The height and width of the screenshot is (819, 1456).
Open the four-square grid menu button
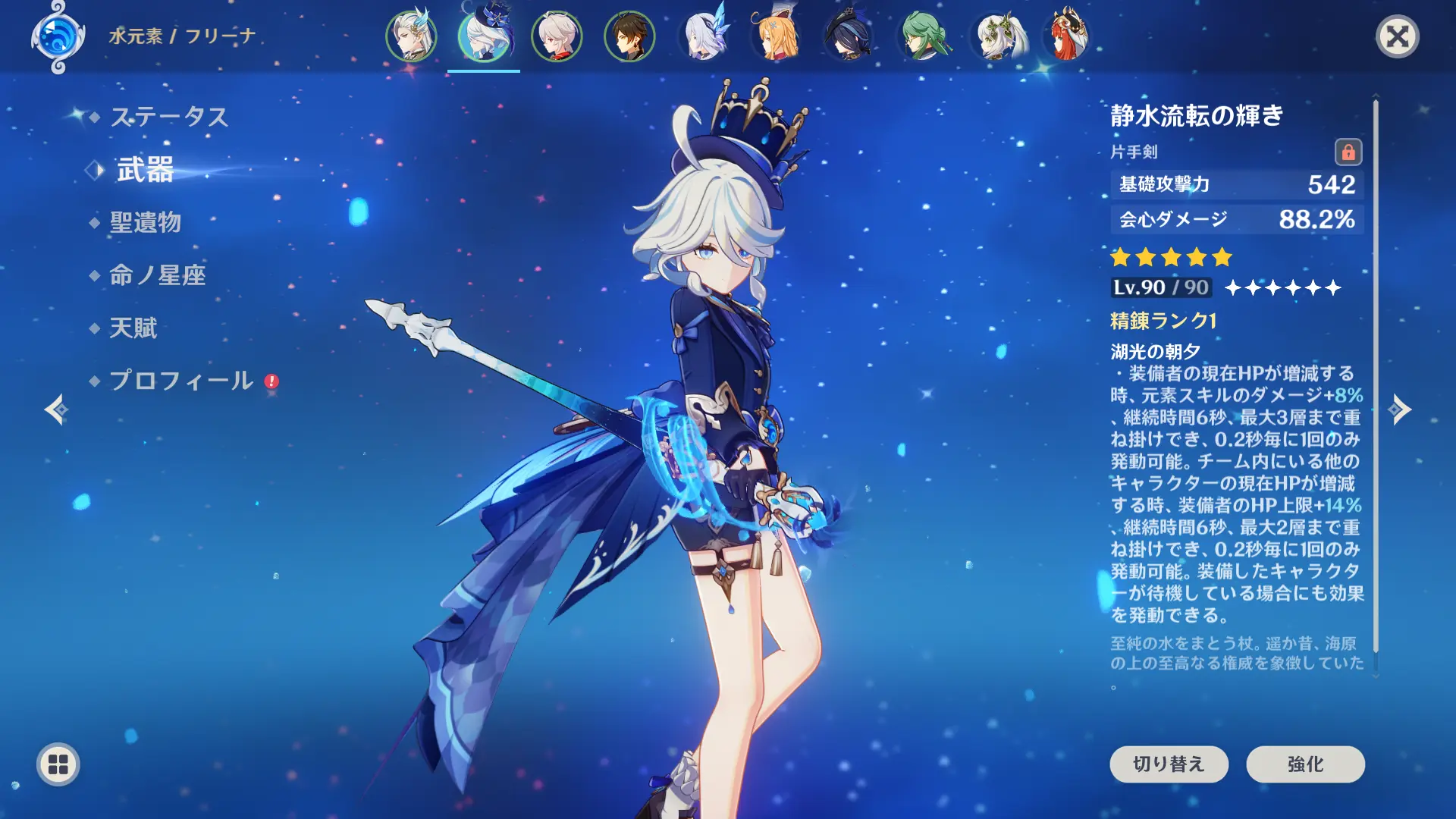tap(58, 764)
